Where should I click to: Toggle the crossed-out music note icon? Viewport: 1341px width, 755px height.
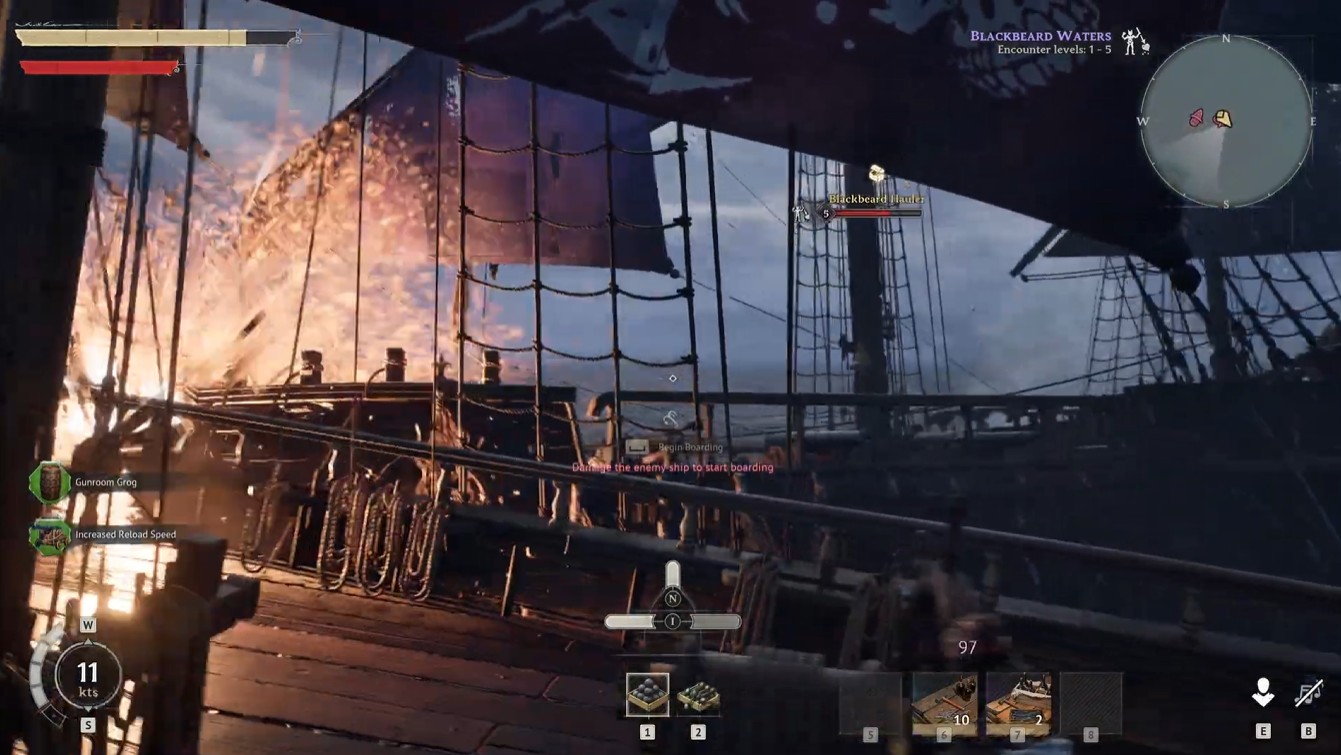click(1308, 692)
